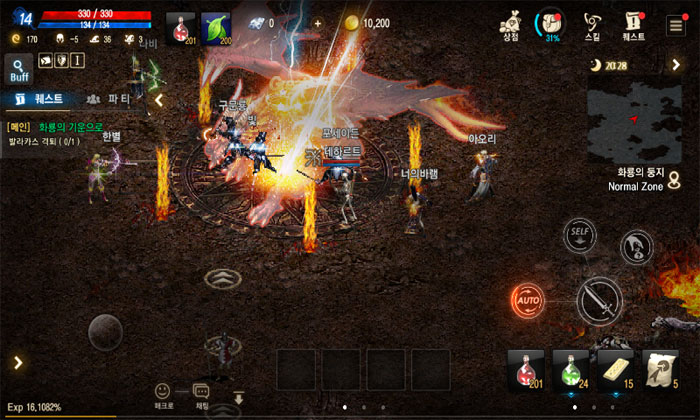Open the 매크로 smiley macro menu
This screenshot has height=420, width=700.
[x=163, y=394]
